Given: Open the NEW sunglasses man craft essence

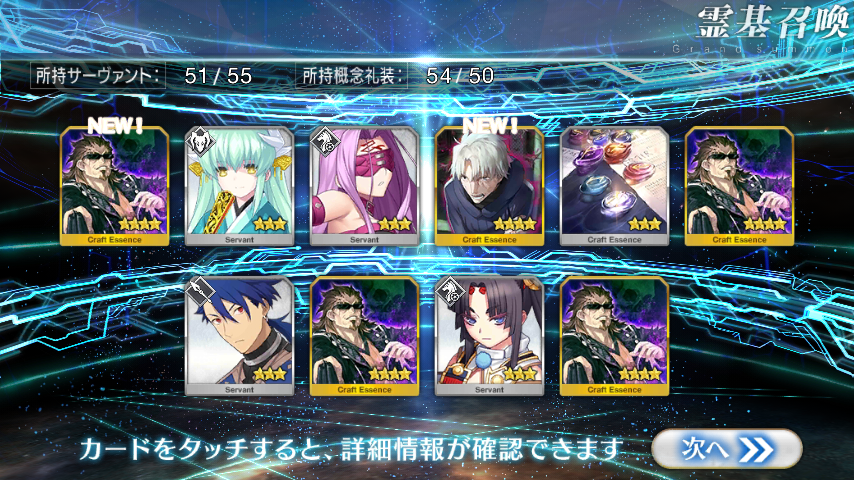Looking at the screenshot, I should coord(115,185).
